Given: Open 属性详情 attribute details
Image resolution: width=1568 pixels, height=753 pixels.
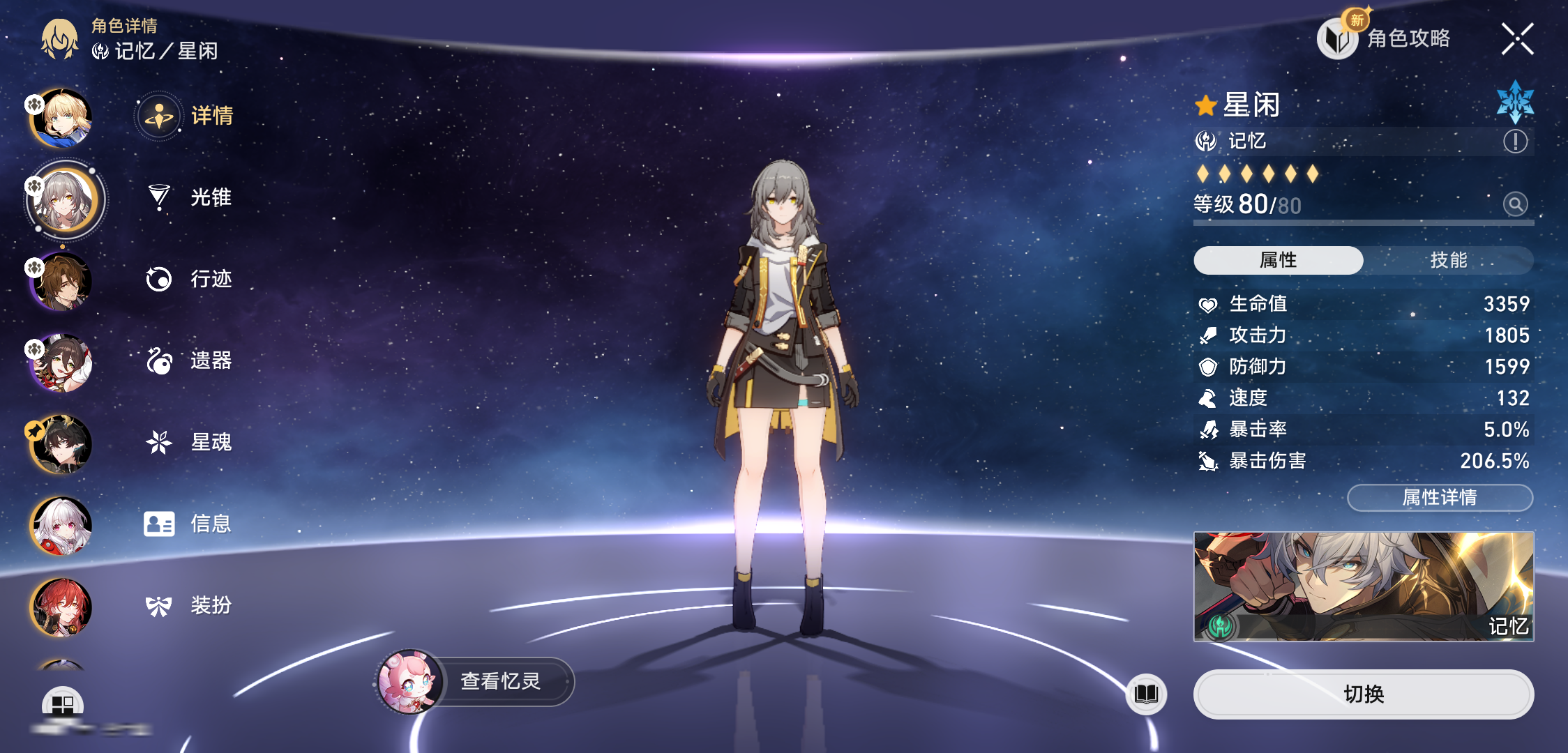Looking at the screenshot, I should [1440, 497].
